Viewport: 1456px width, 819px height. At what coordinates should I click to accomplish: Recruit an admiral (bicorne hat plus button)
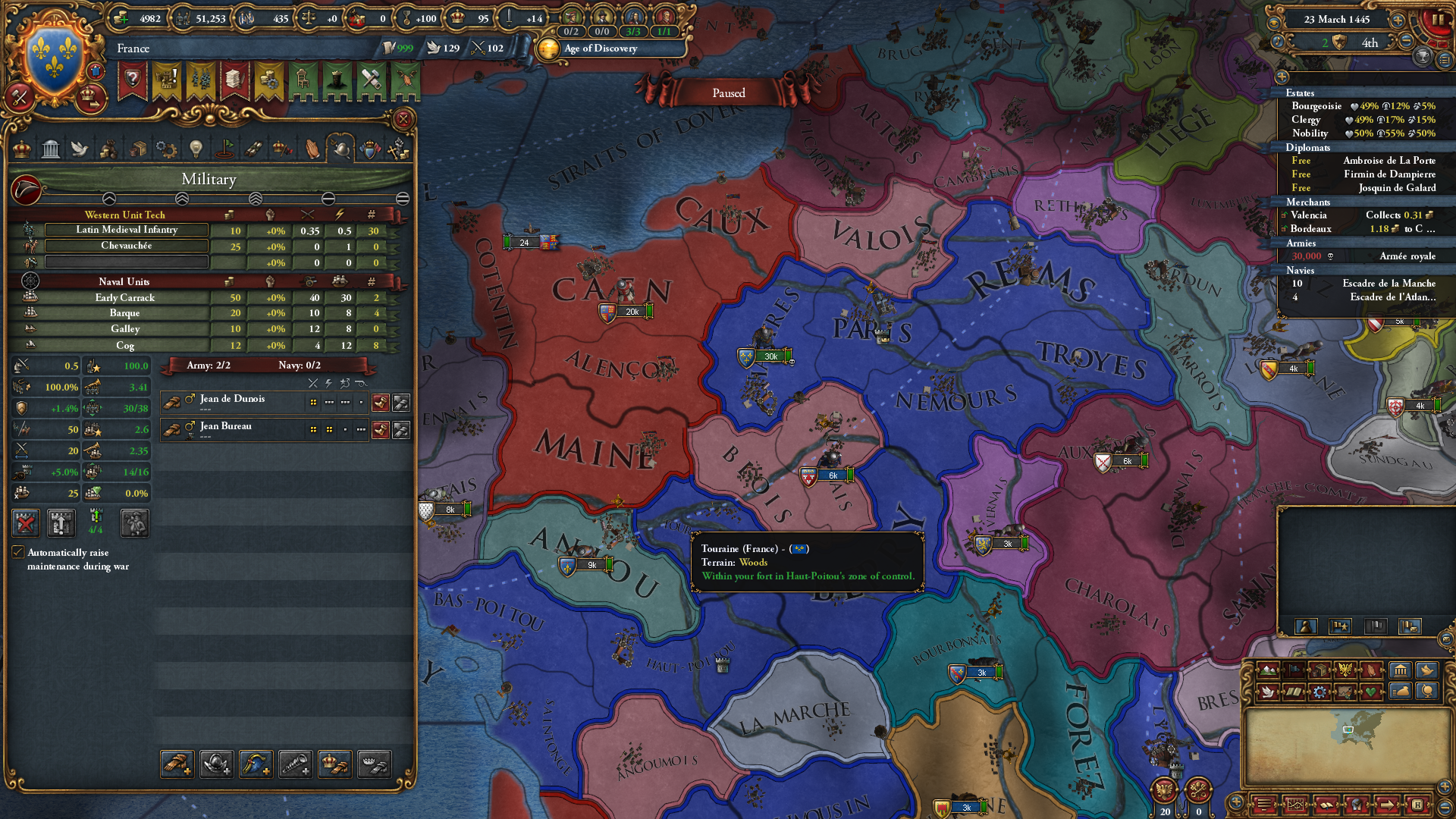254,764
